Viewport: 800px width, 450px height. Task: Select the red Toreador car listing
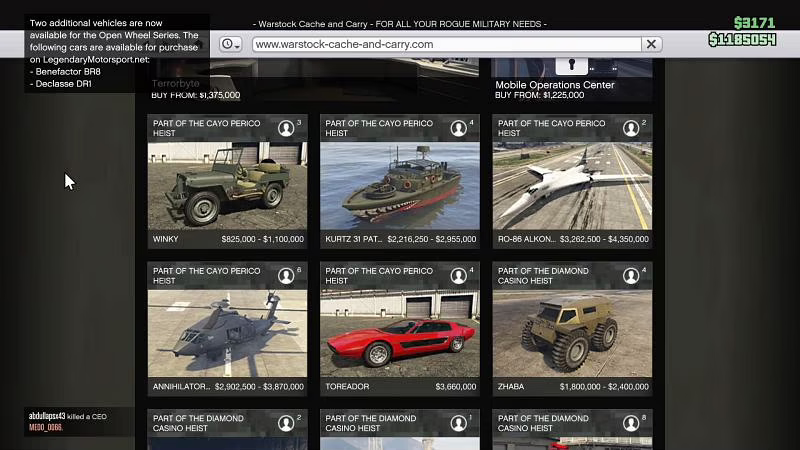click(x=399, y=332)
